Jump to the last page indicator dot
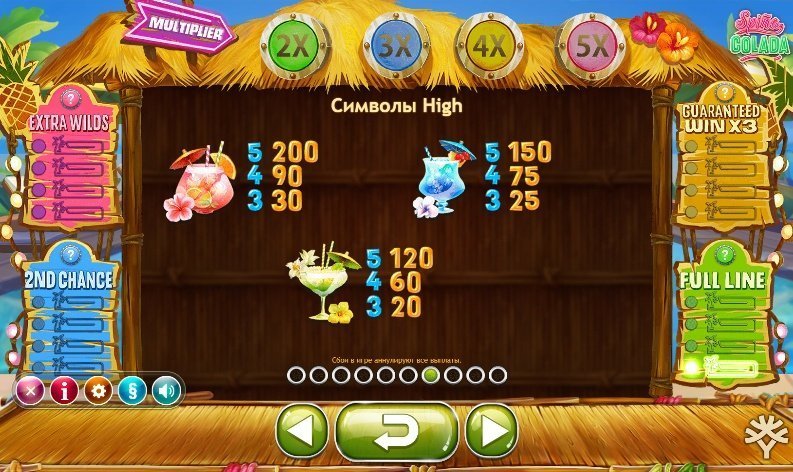 [499, 375]
